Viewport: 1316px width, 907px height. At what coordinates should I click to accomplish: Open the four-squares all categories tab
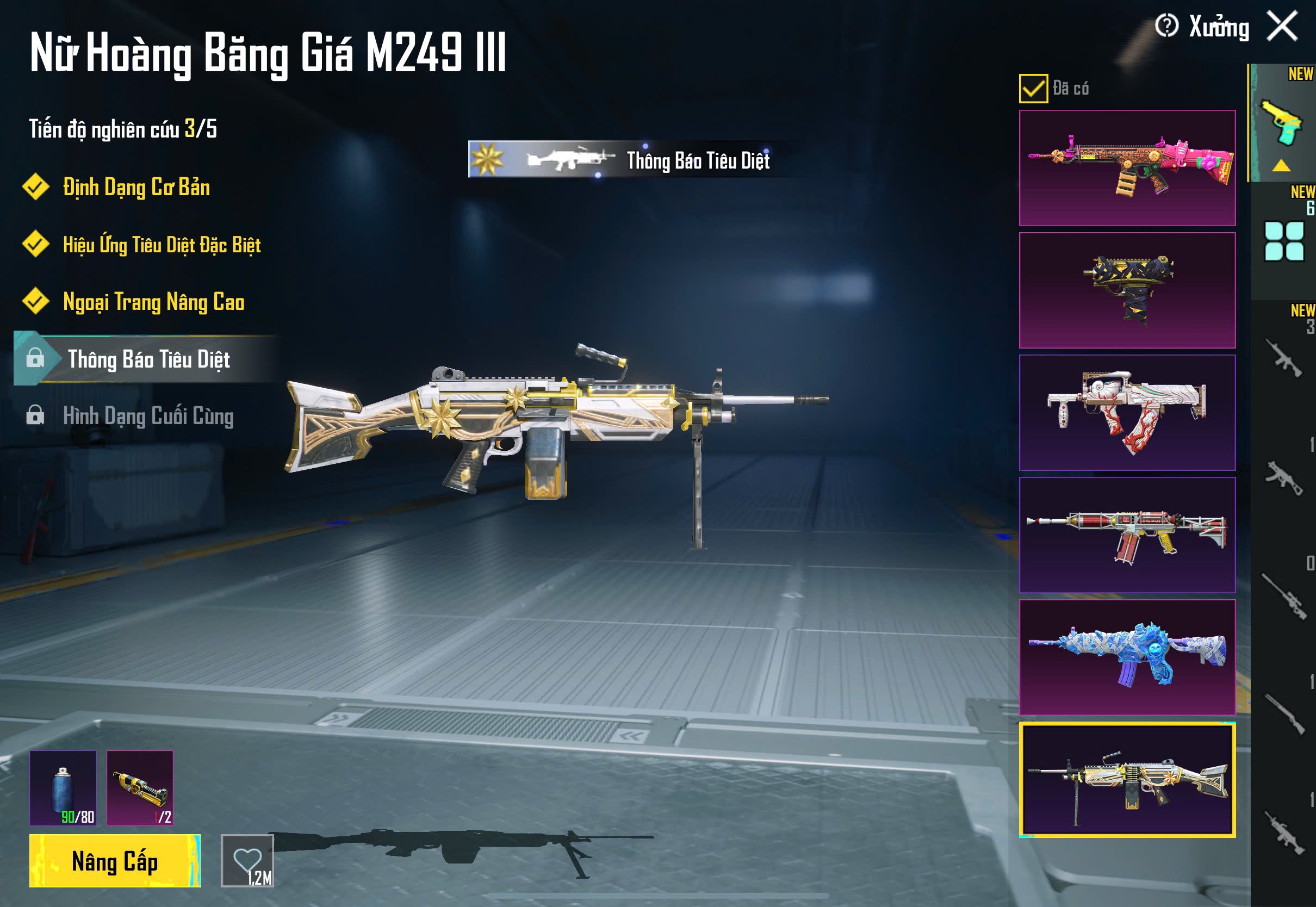[1283, 241]
